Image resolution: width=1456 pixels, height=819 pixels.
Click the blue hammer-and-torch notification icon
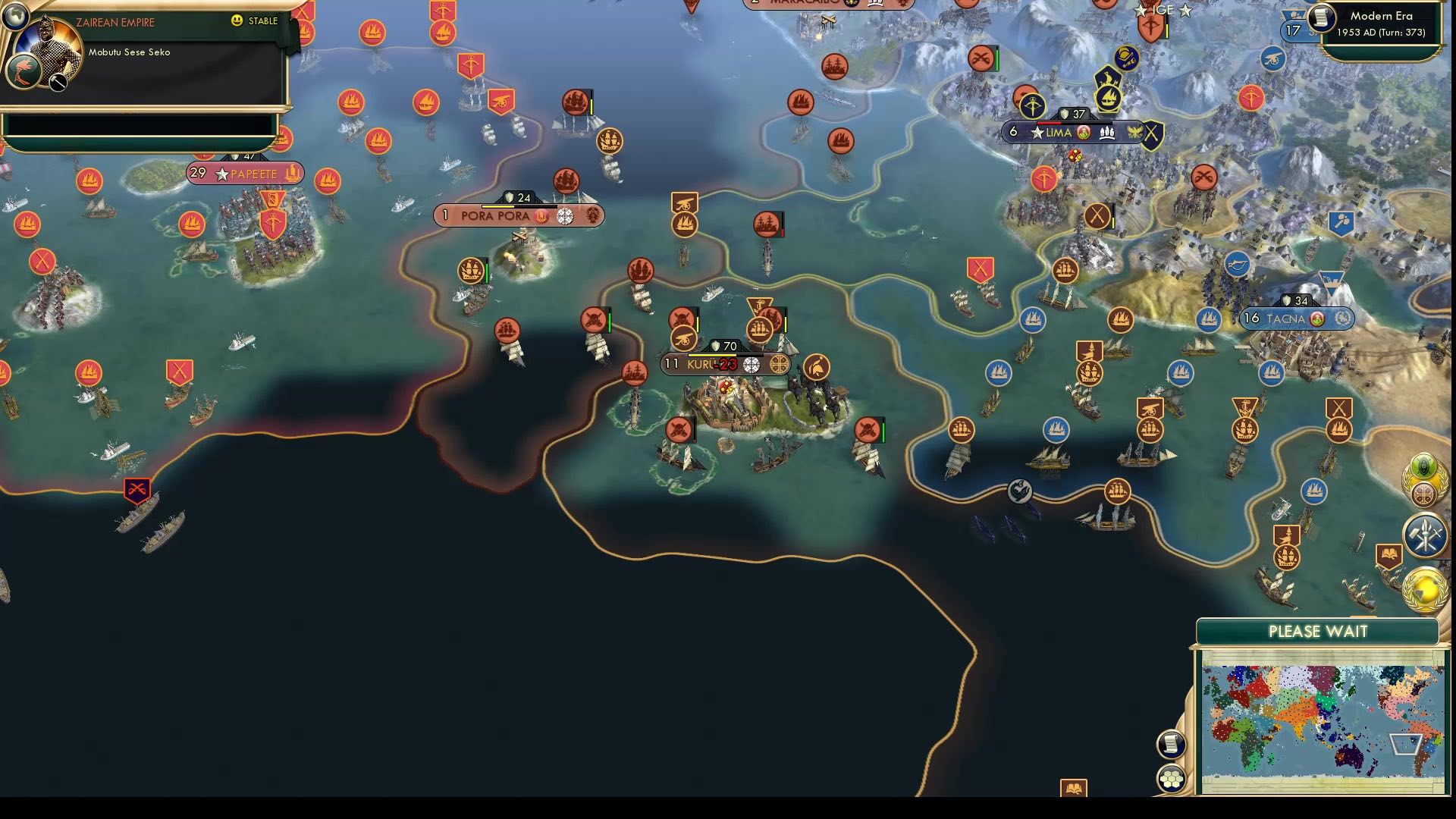pos(1426,537)
